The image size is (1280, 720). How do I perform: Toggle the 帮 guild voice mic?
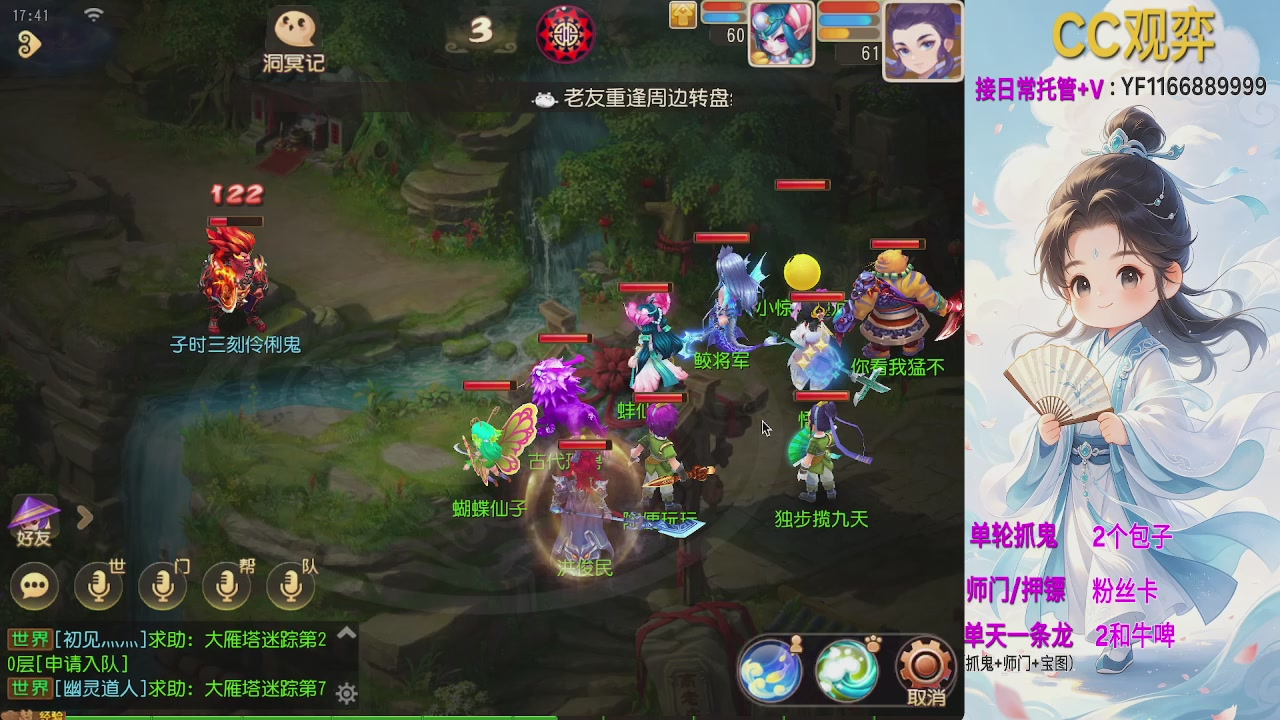226,585
